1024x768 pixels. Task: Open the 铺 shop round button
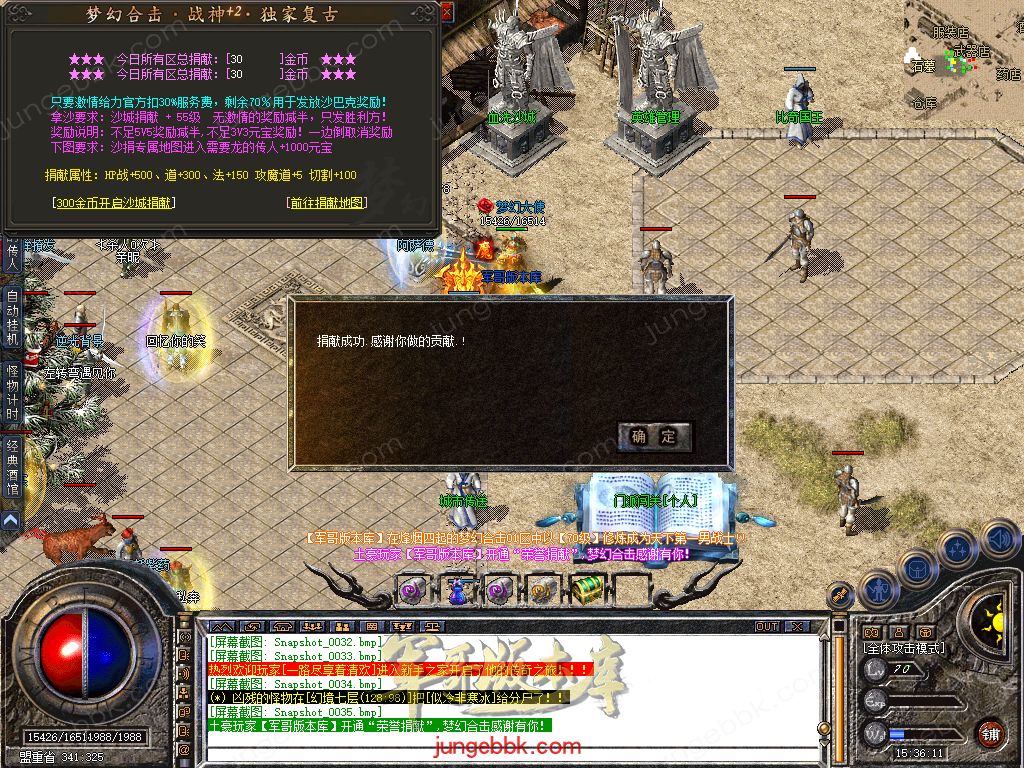[x=989, y=732]
